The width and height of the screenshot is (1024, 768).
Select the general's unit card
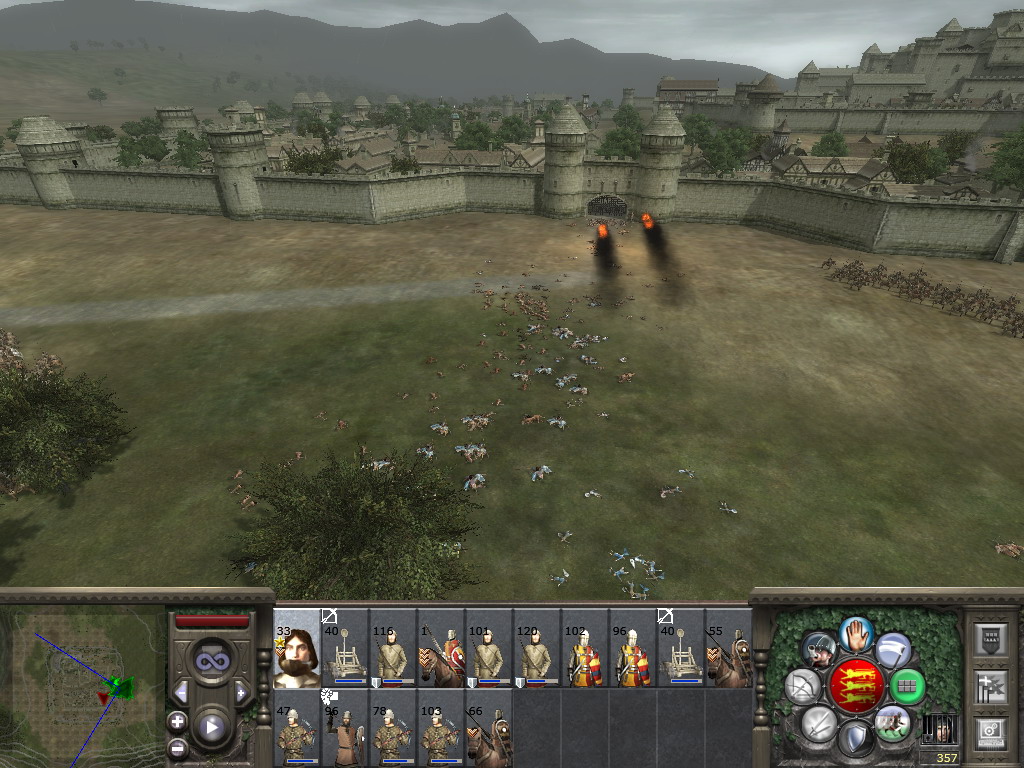click(297, 648)
